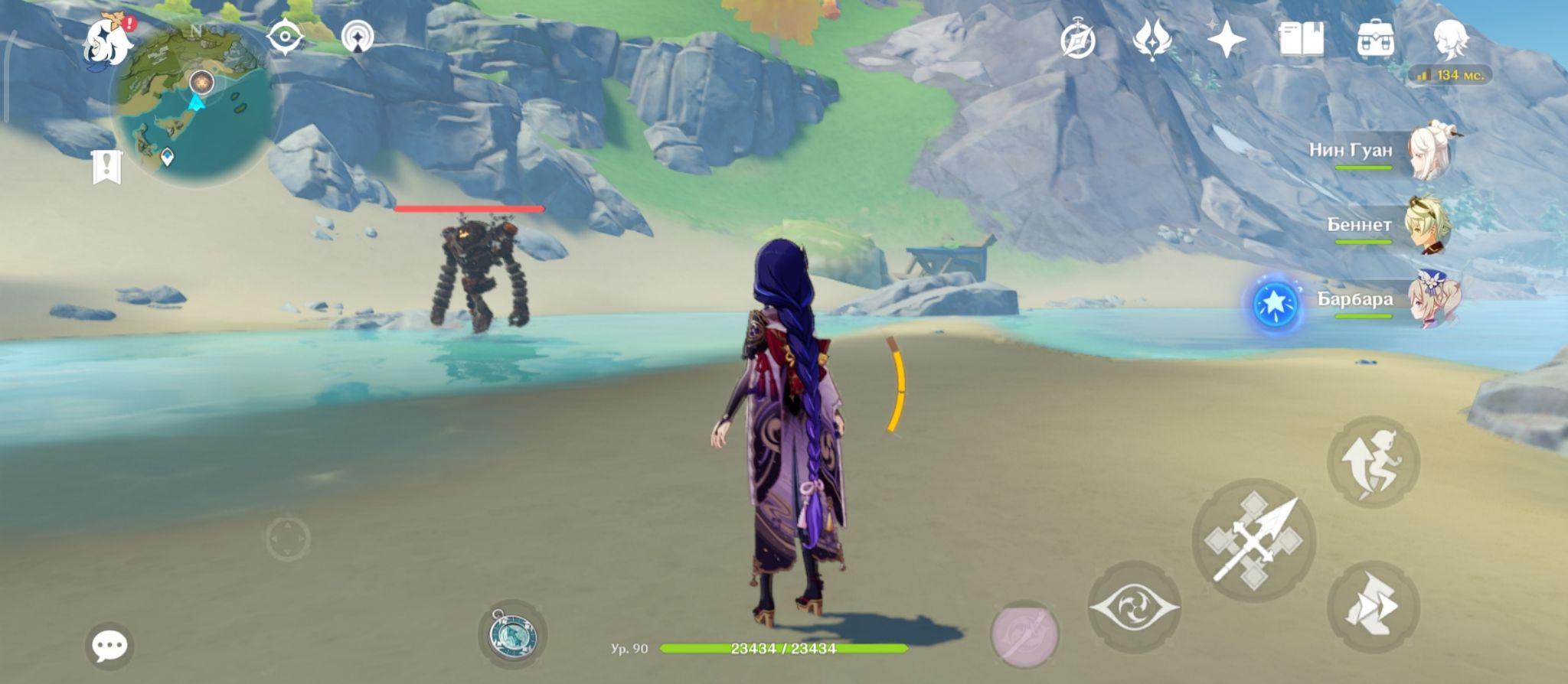Screen dimensions: 1568x684
Task: Toggle the eye-shaped tracking icon
Action: click(x=285, y=37)
